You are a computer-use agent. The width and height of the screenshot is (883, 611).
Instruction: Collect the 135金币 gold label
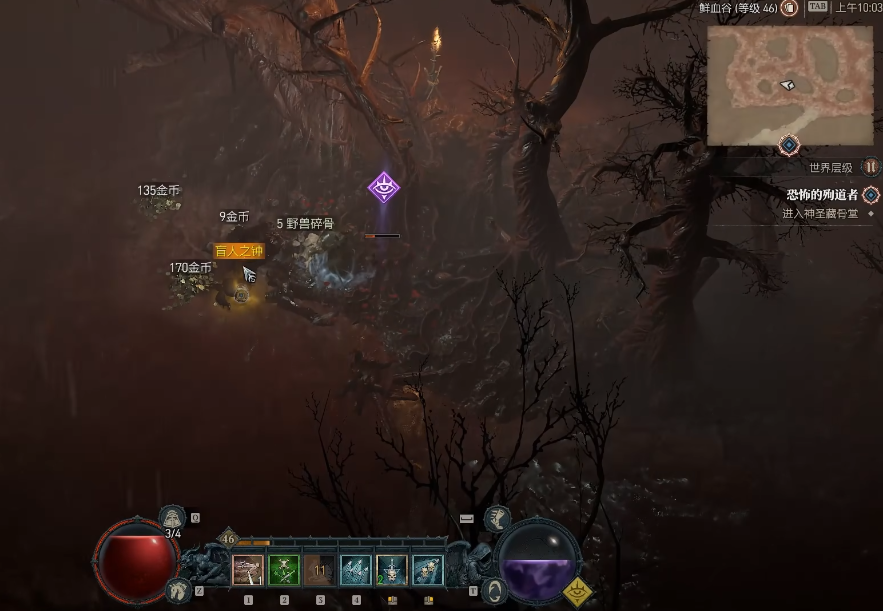(159, 190)
